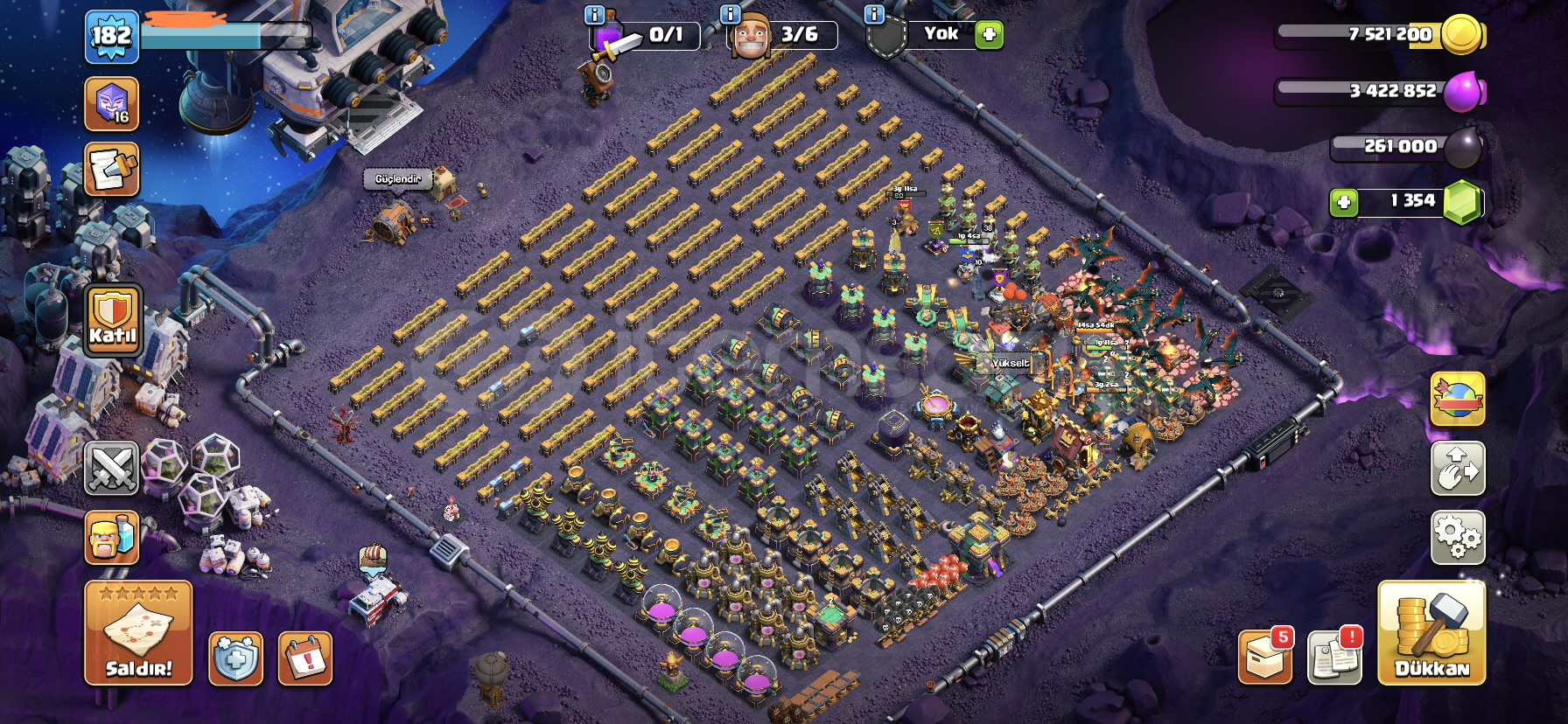Add gems with the green plus
1568x724 pixels.
click(1343, 203)
